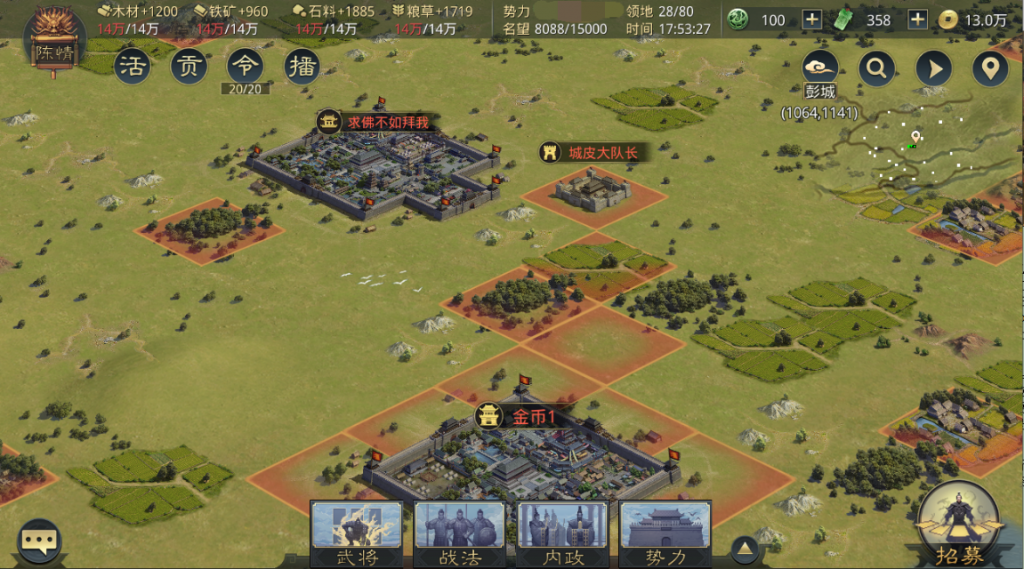Open the magnifying glass search
This screenshot has width=1024, height=569.
click(877, 68)
